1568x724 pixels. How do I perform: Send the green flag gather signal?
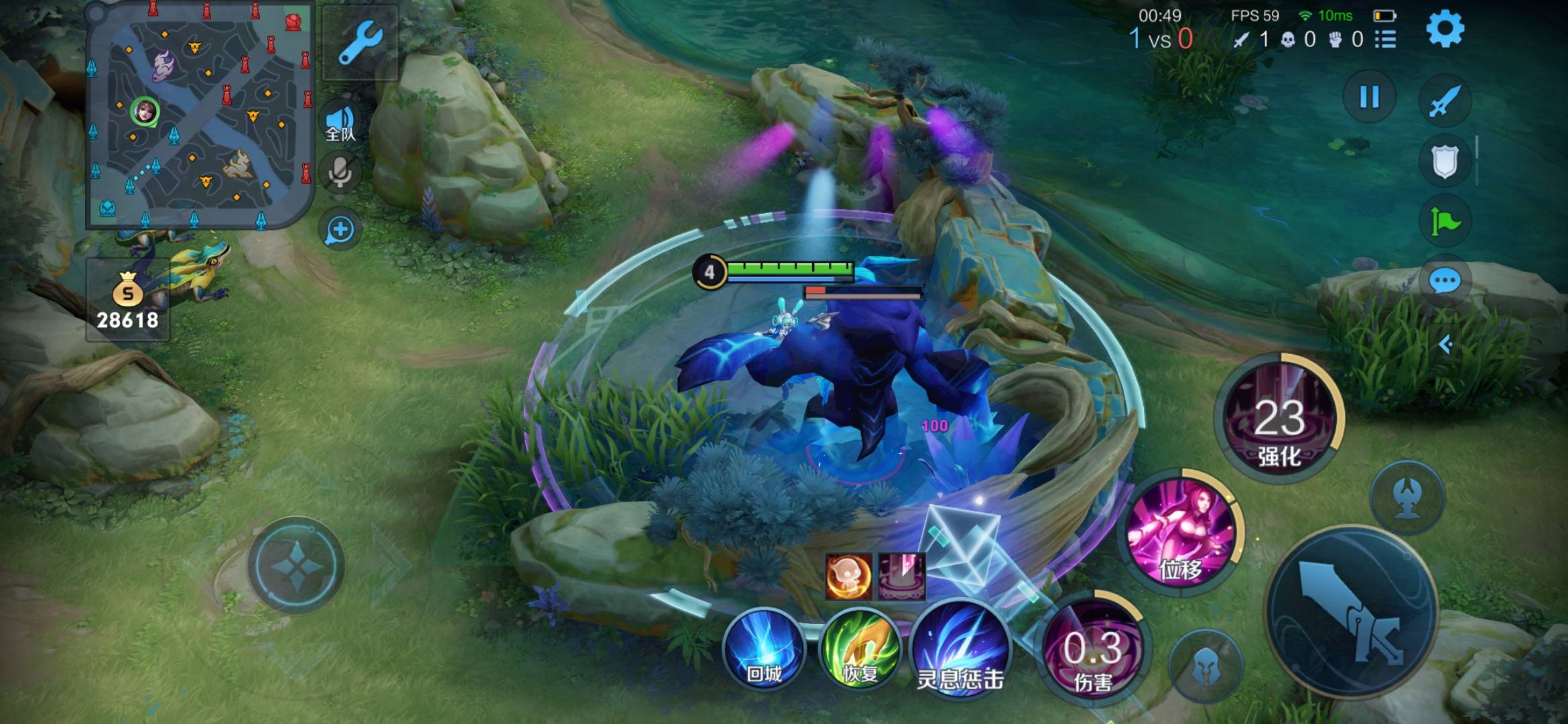point(1444,221)
